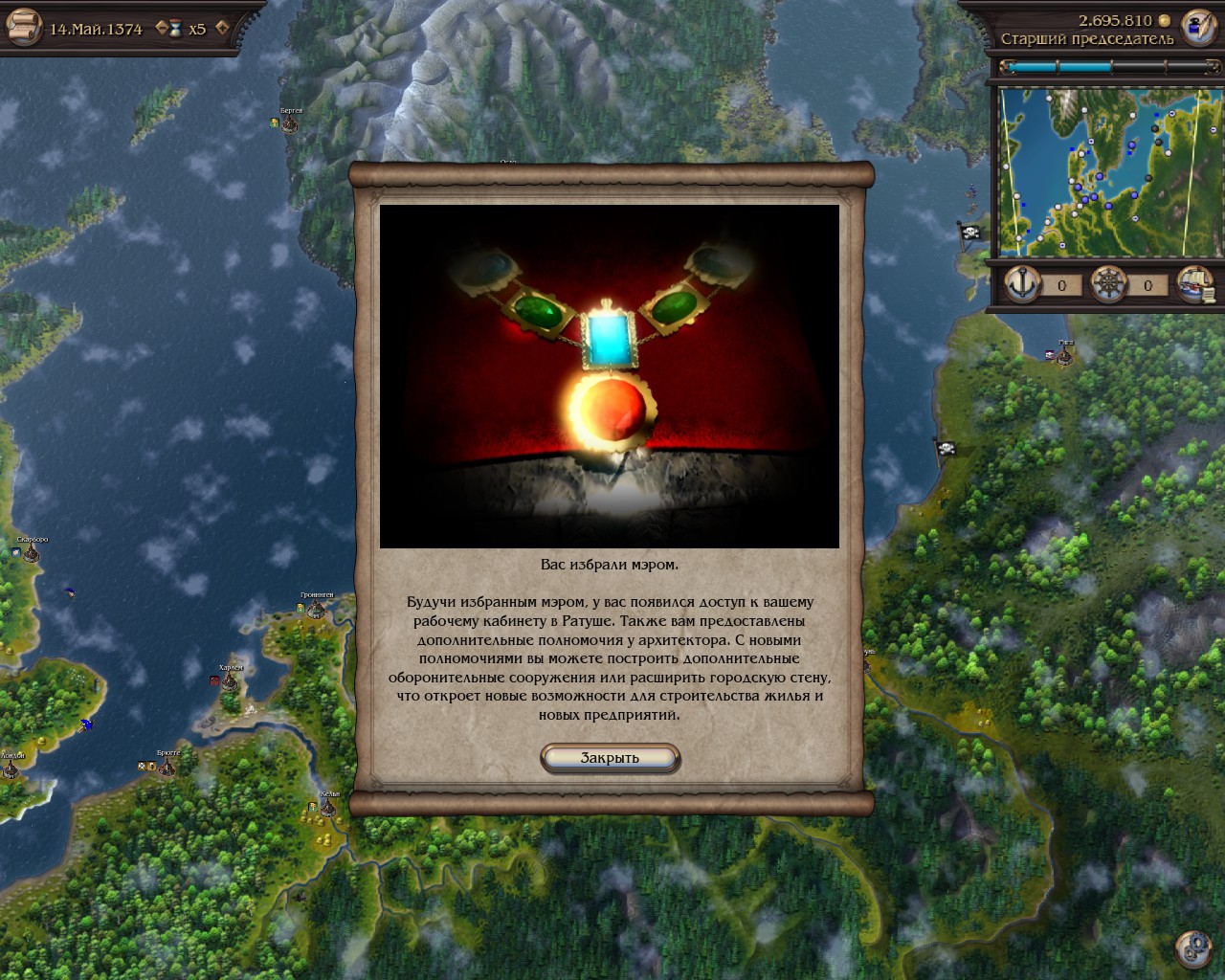Screen dimensions: 1225x980
Task: Open the message log via the scroll icon
Action: click(x=25, y=26)
